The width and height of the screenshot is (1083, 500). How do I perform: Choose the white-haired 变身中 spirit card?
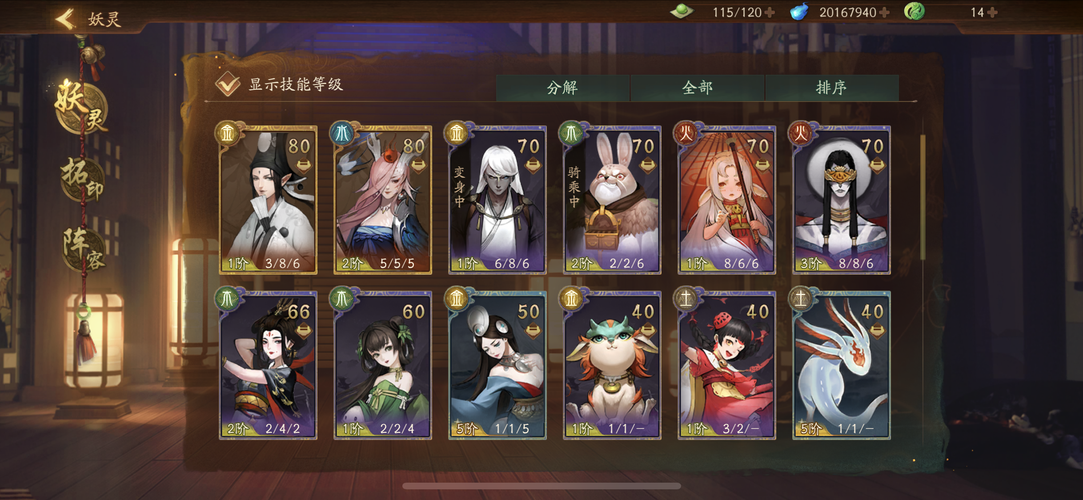tap(496, 199)
